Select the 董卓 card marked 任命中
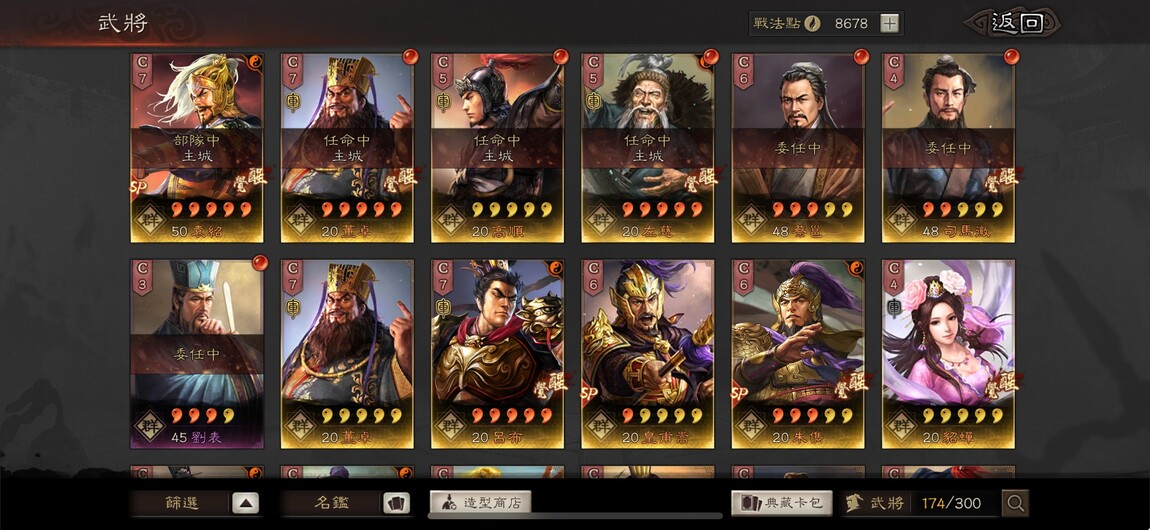Image resolution: width=1150 pixels, height=530 pixels. pos(347,147)
